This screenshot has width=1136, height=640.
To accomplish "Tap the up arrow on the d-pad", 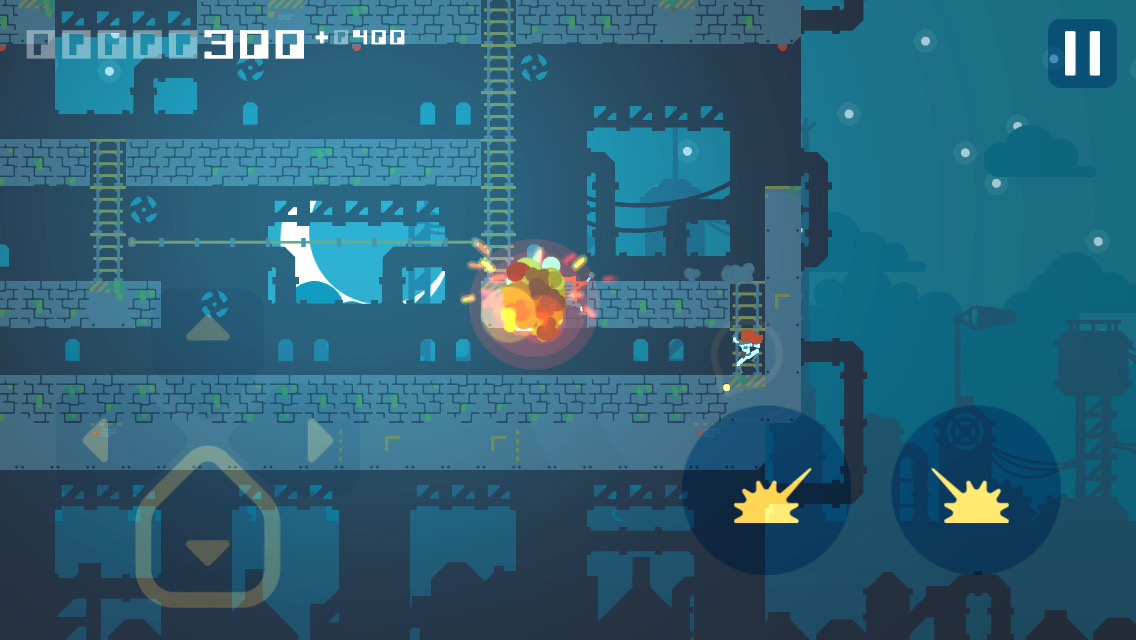I will (208, 329).
